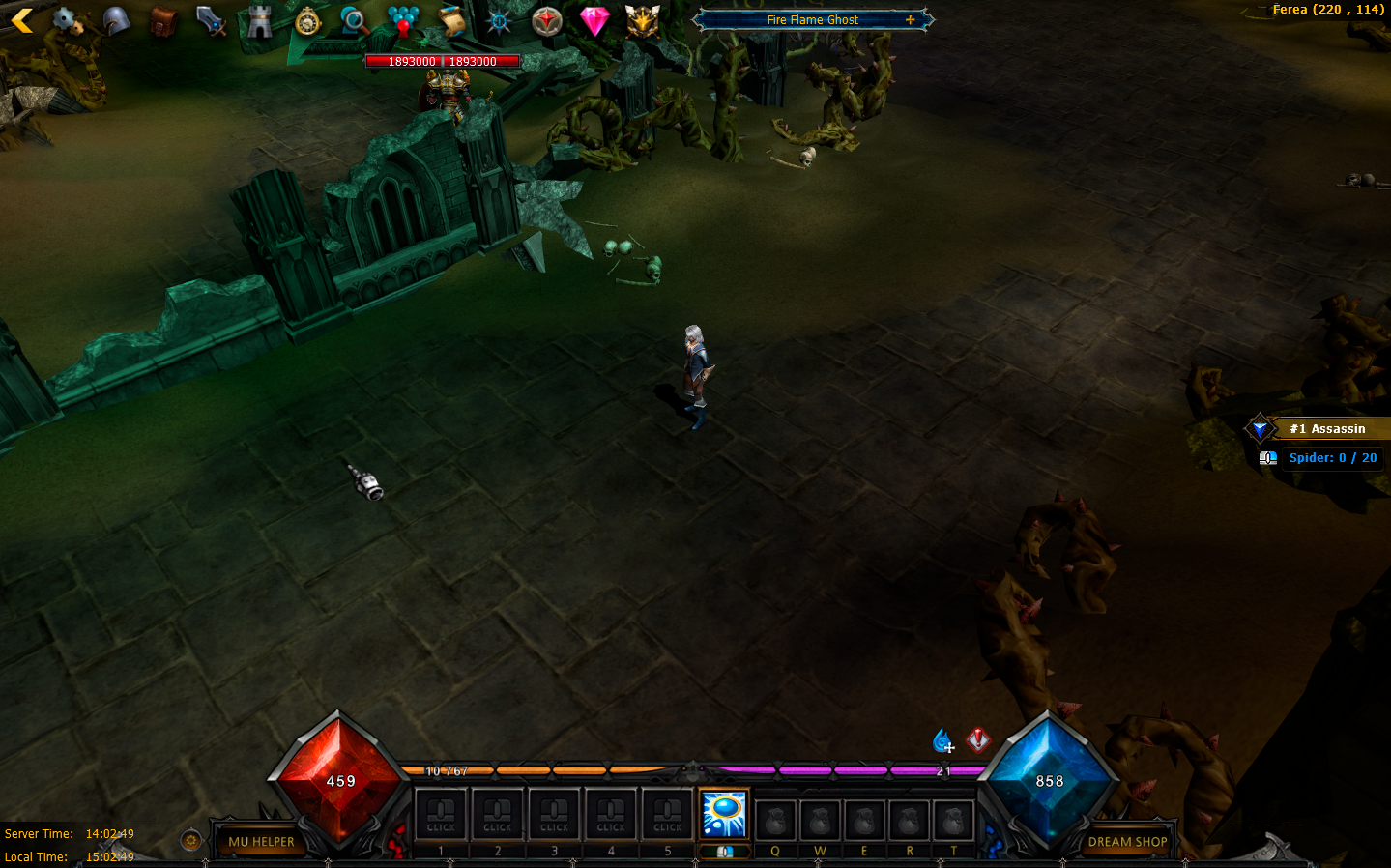Click the golden winged crest icon
The image size is (1391, 868).
pos(642,20)
